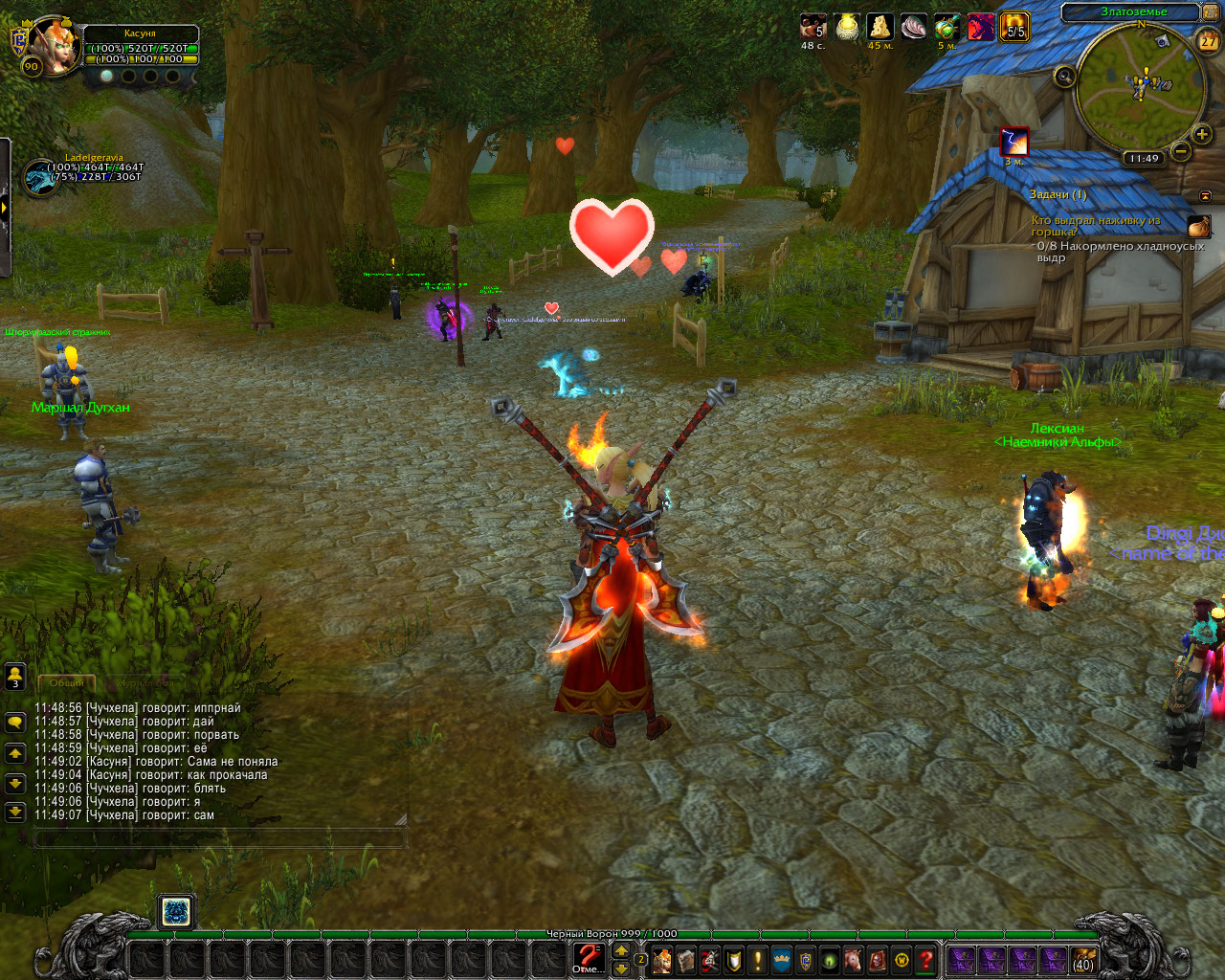Click the quest bag item icon
1225x980 pixels.
pos(1199,227)
